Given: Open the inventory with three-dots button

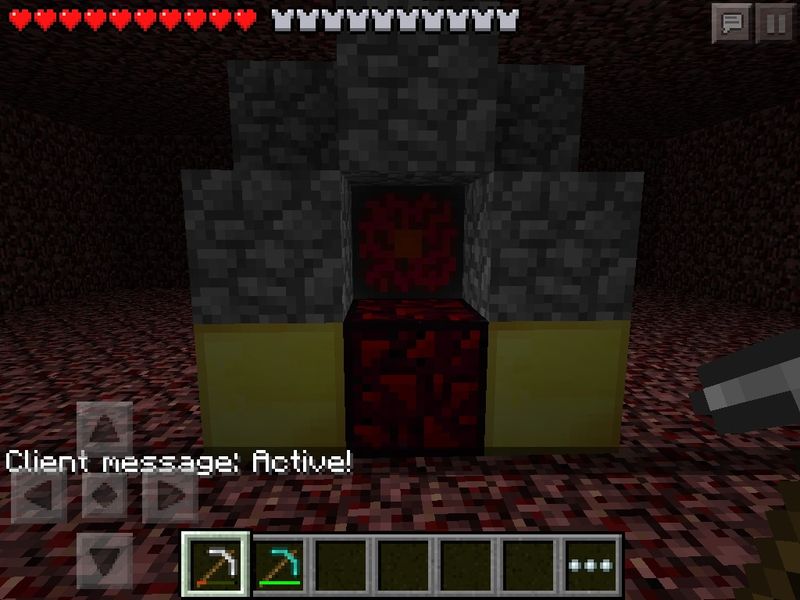Looking at the screenshot, I should [593, 565].
